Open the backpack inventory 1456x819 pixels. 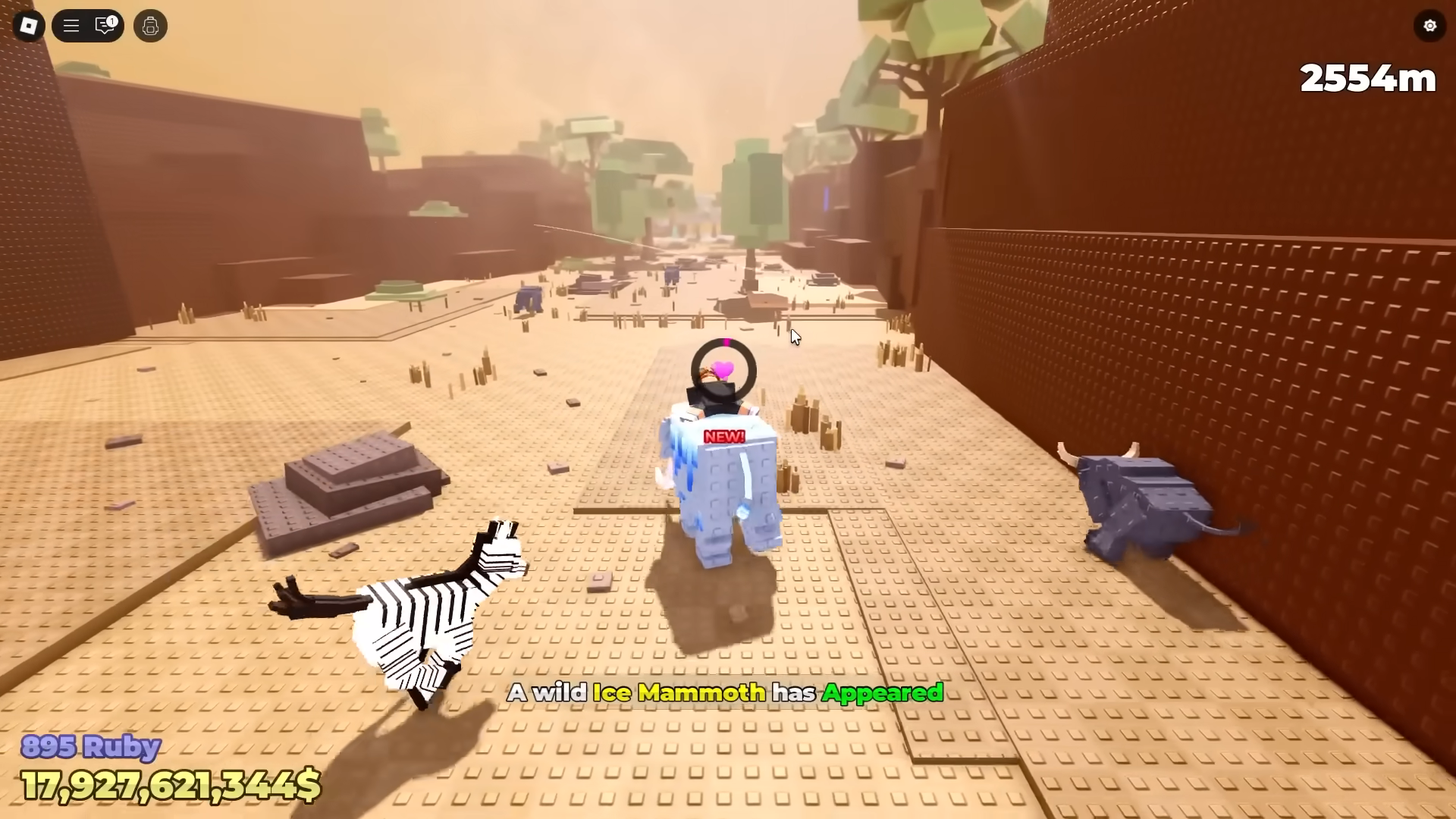coord(149,26)
